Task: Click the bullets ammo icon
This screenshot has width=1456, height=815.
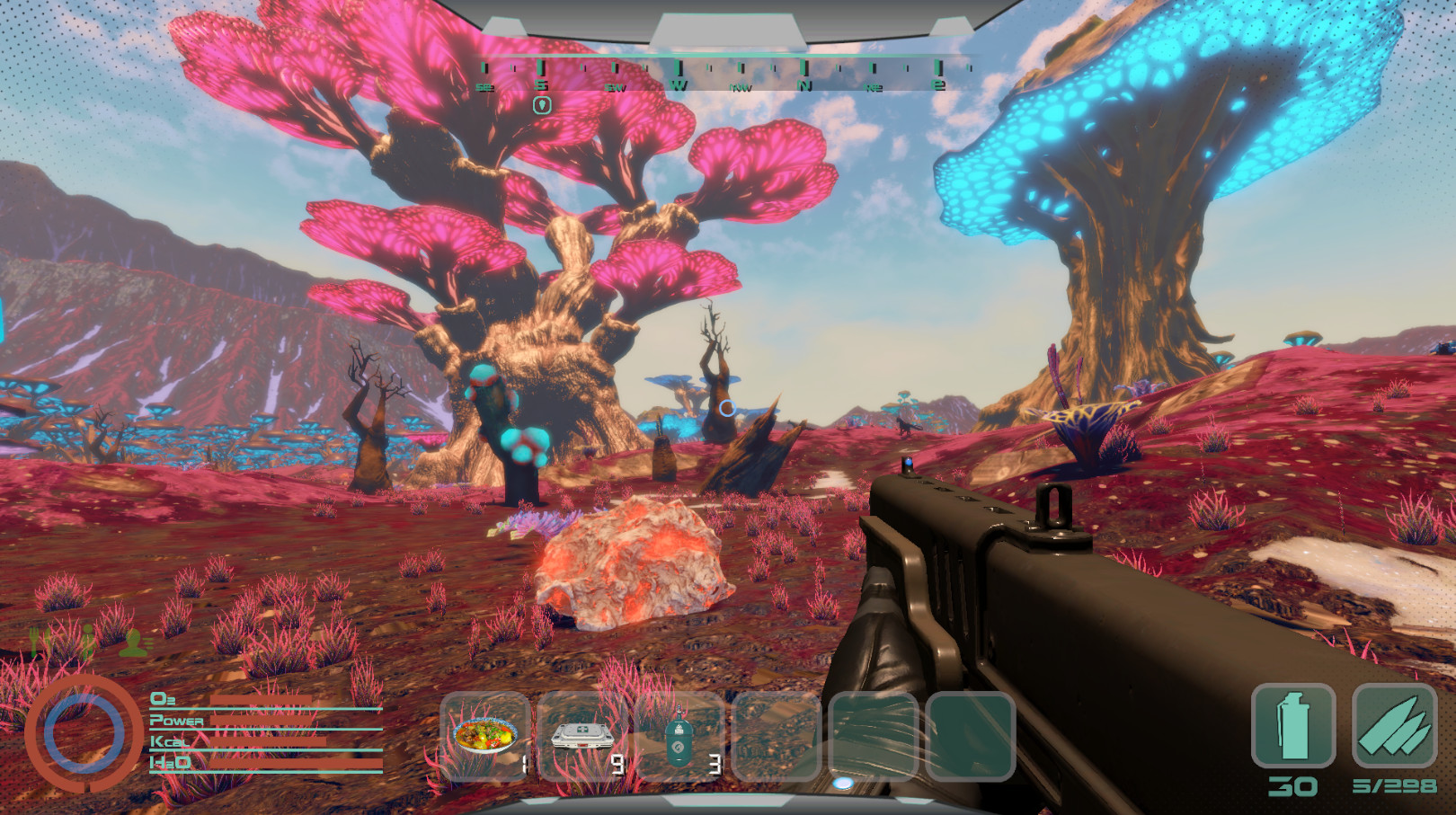Action: pyautogui.click(x=1394, y=726)
